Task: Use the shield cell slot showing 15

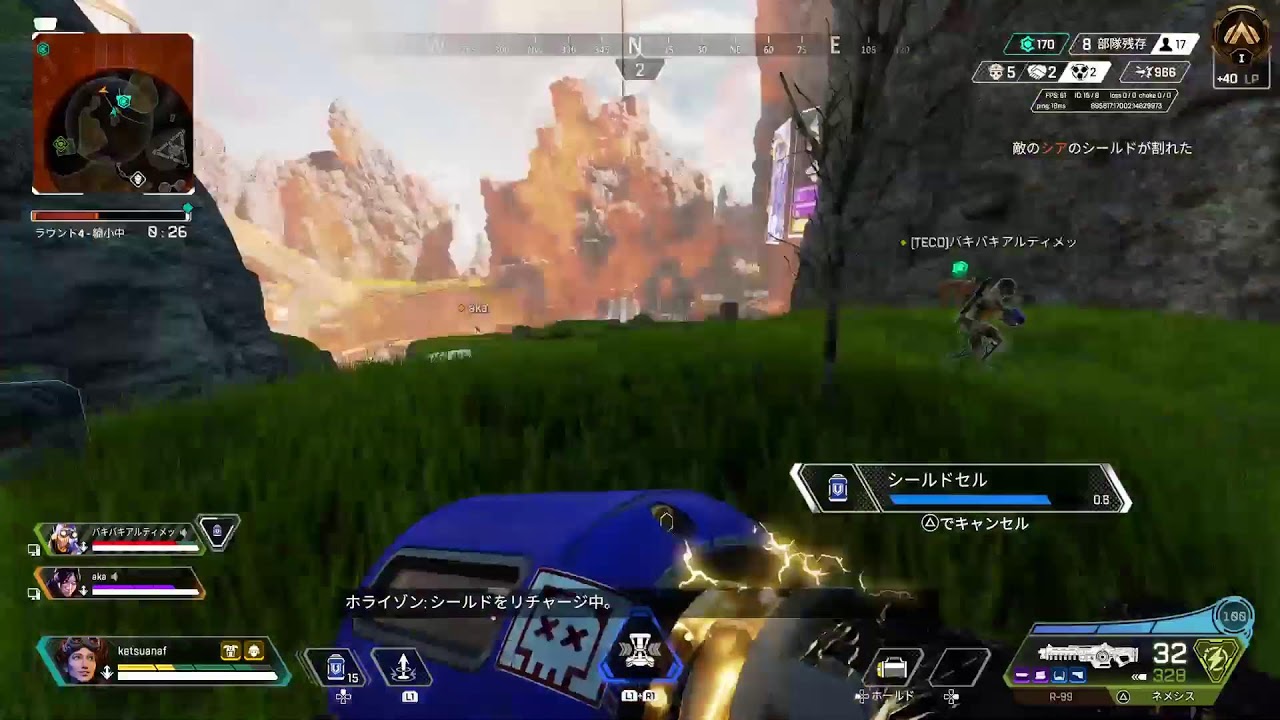Action: [337, 667]
